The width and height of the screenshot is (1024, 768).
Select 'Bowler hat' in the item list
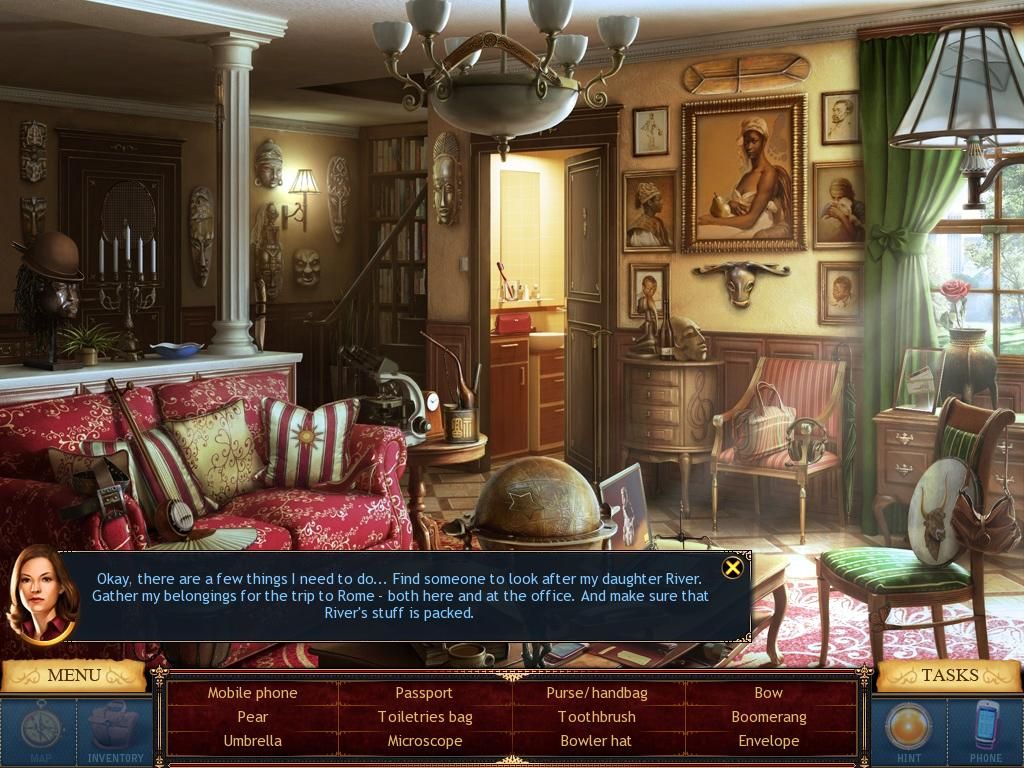point(597,741)
